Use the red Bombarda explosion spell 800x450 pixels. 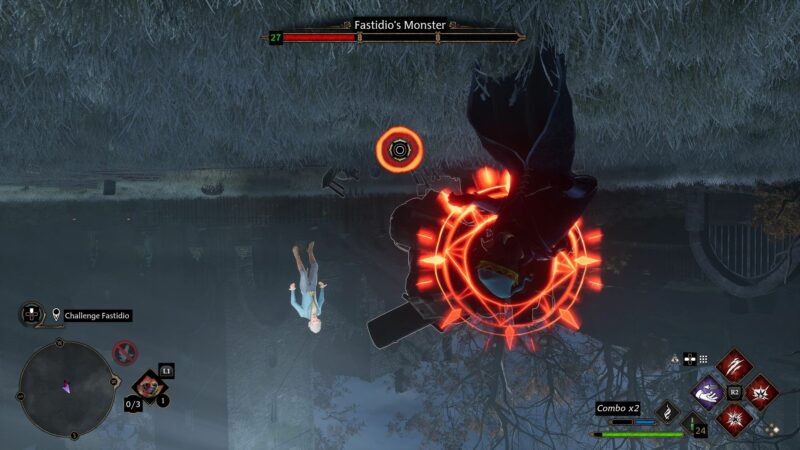tap(735, 417)
